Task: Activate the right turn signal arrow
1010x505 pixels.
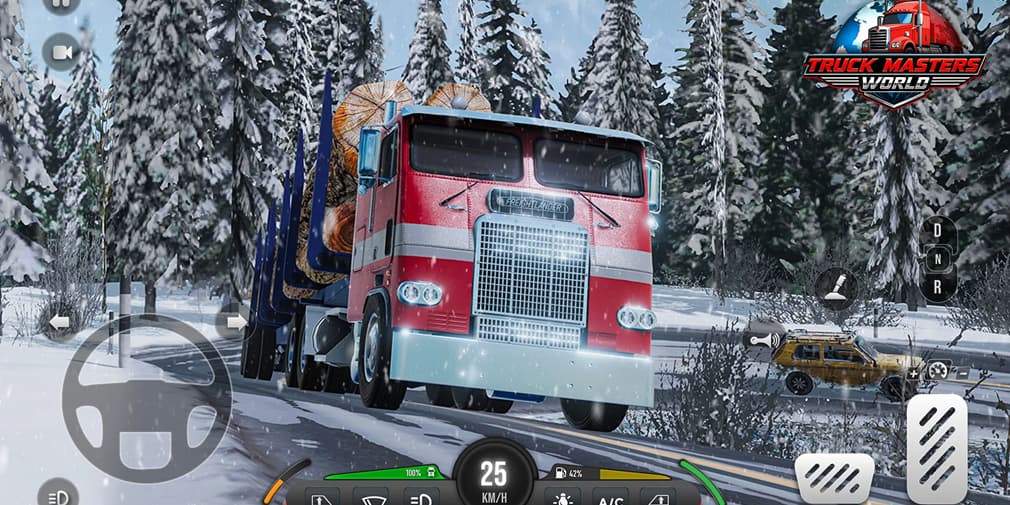Action: [234, 322]
